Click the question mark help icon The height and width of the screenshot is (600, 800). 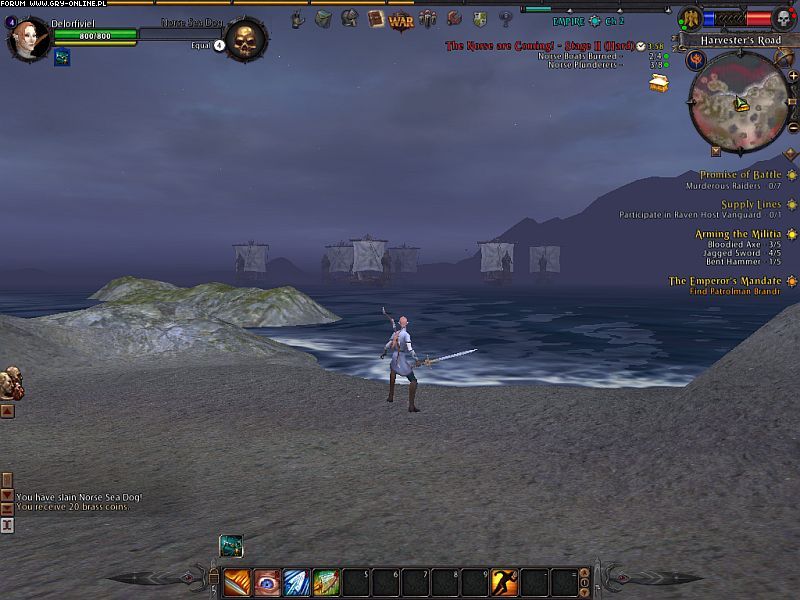(x=506, y=18)
